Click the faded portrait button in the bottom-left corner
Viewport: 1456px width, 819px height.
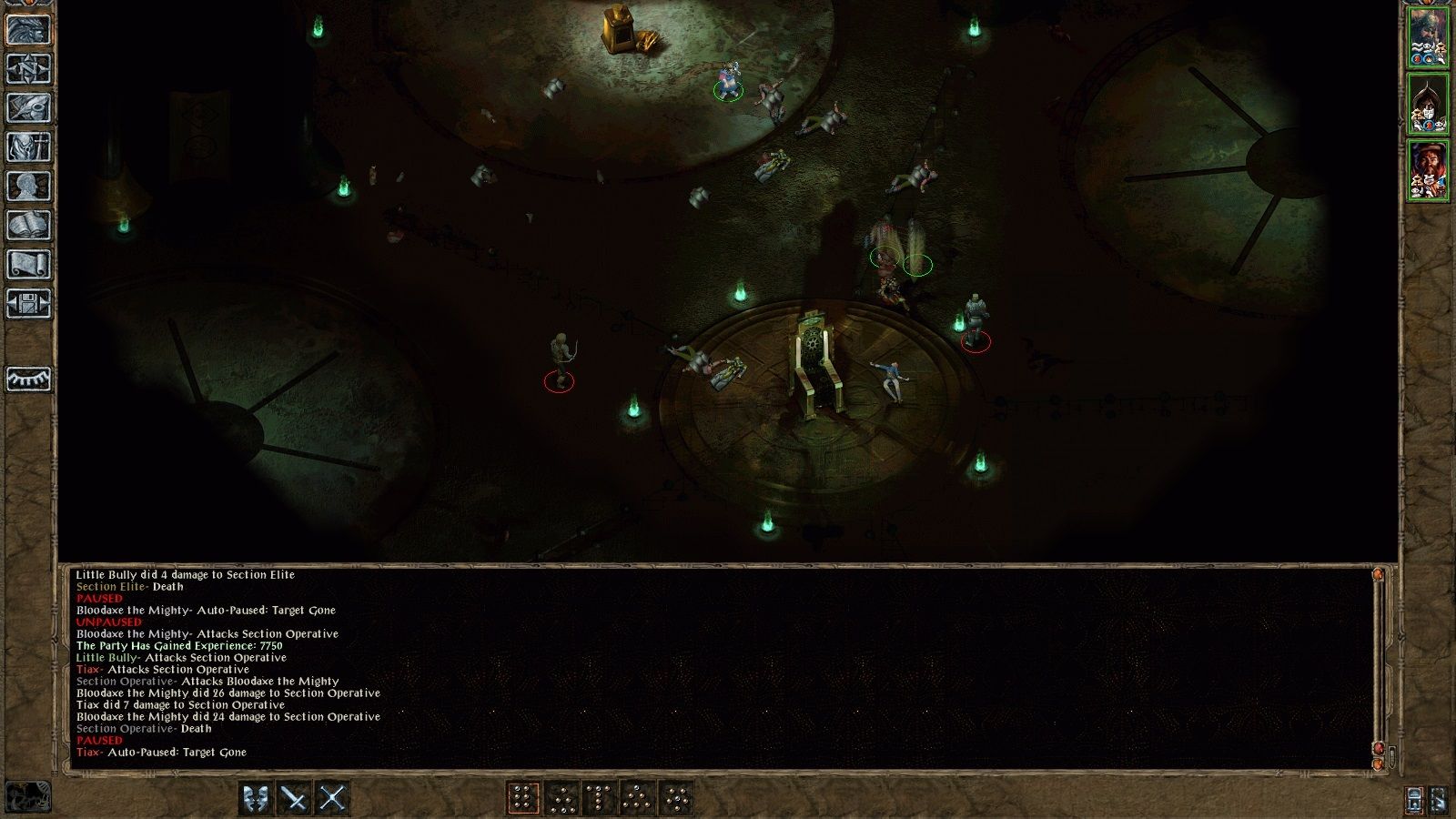28,797
